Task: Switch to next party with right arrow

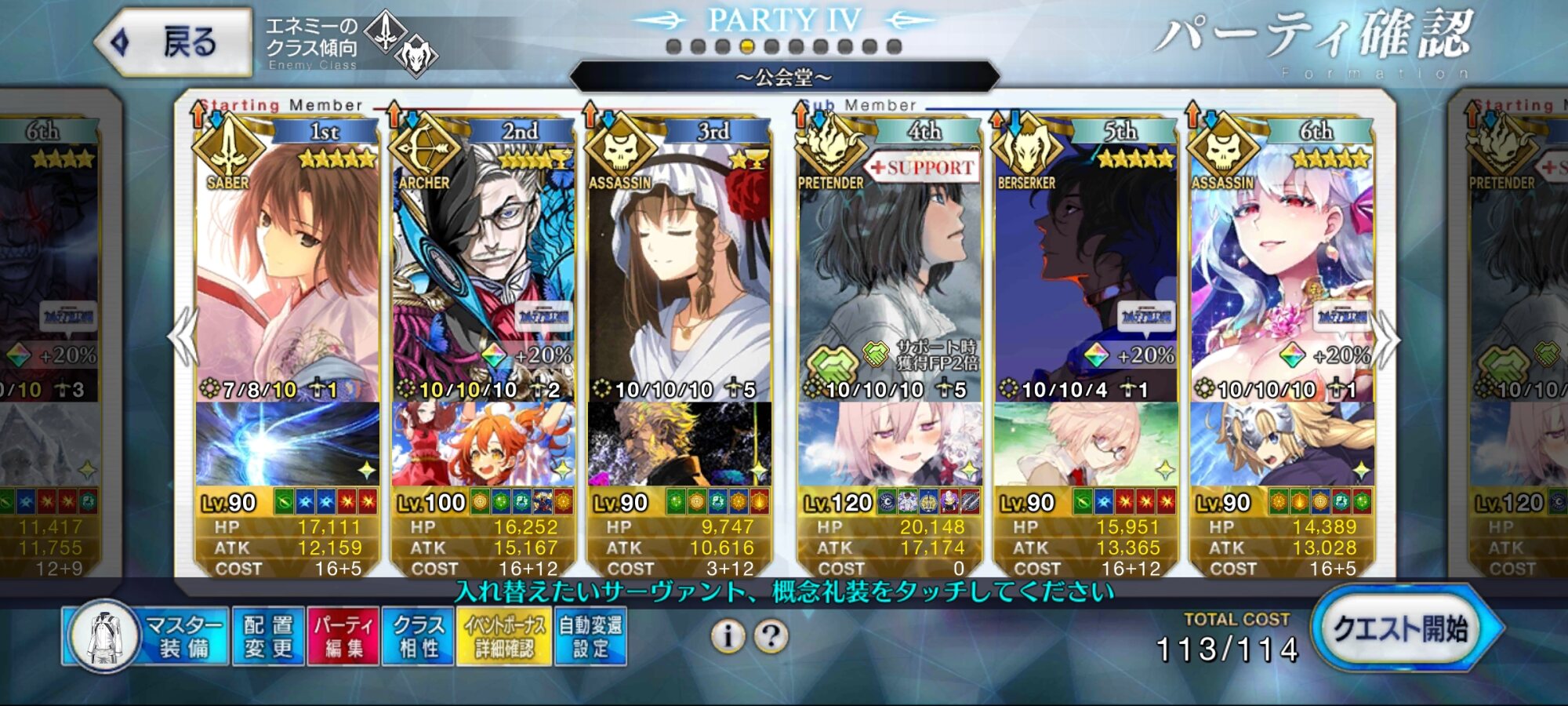Action: 1387,339
